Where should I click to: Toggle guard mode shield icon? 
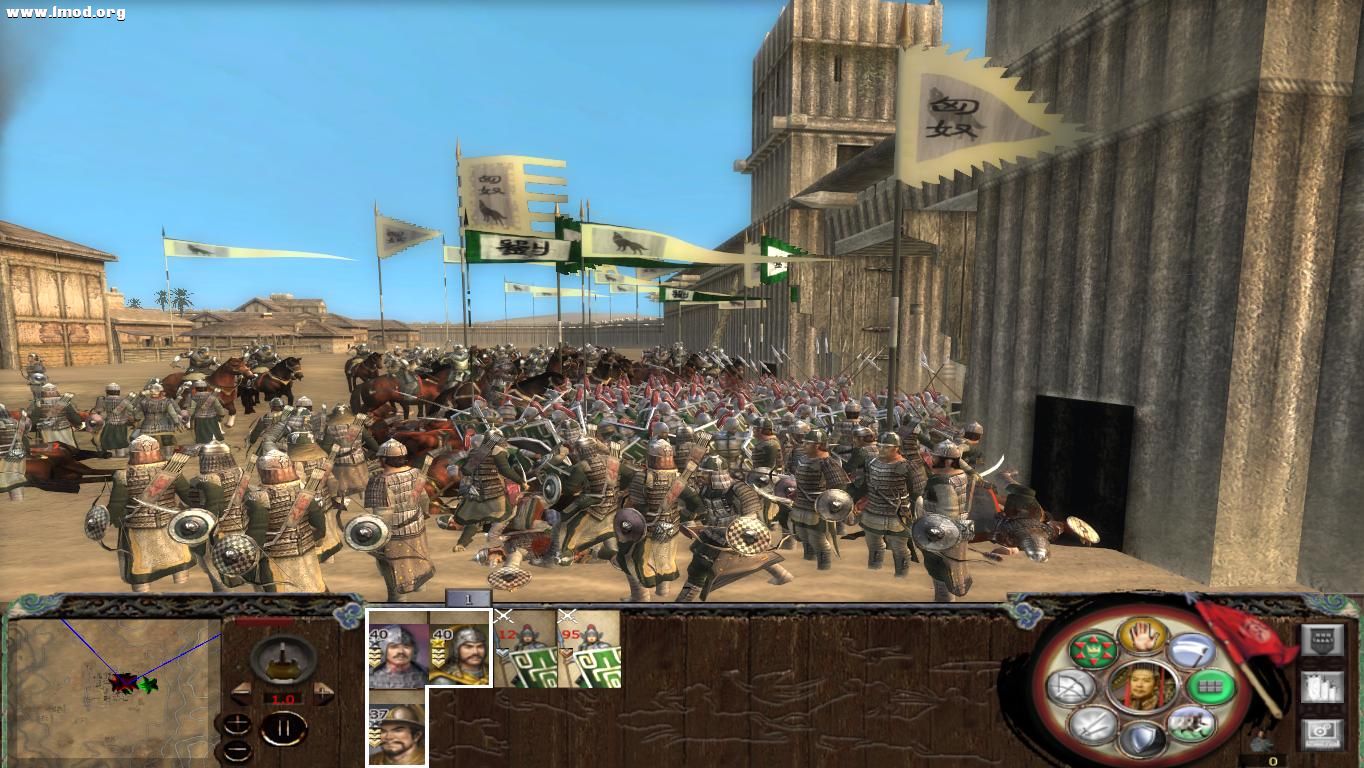[x=1142, y=740]
